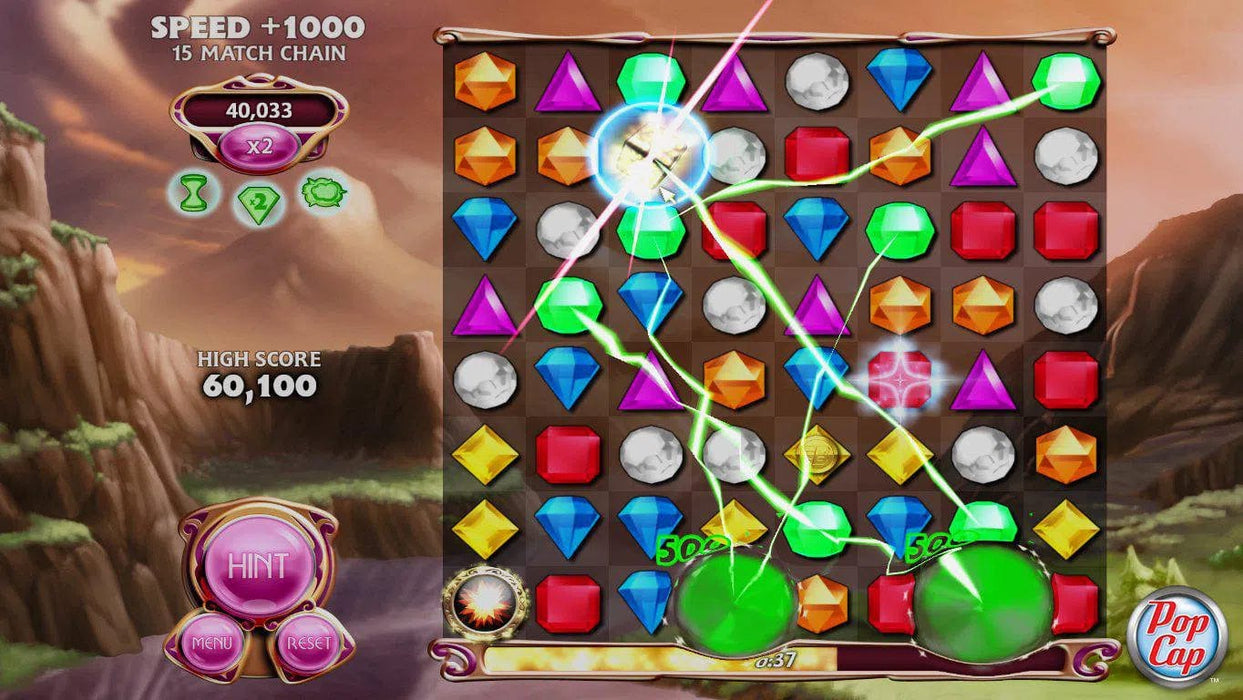The image size is (1243, 700).
Task: Select the yellow gem with gold coin
Action: pyautogui.click(x=816, y=454)
